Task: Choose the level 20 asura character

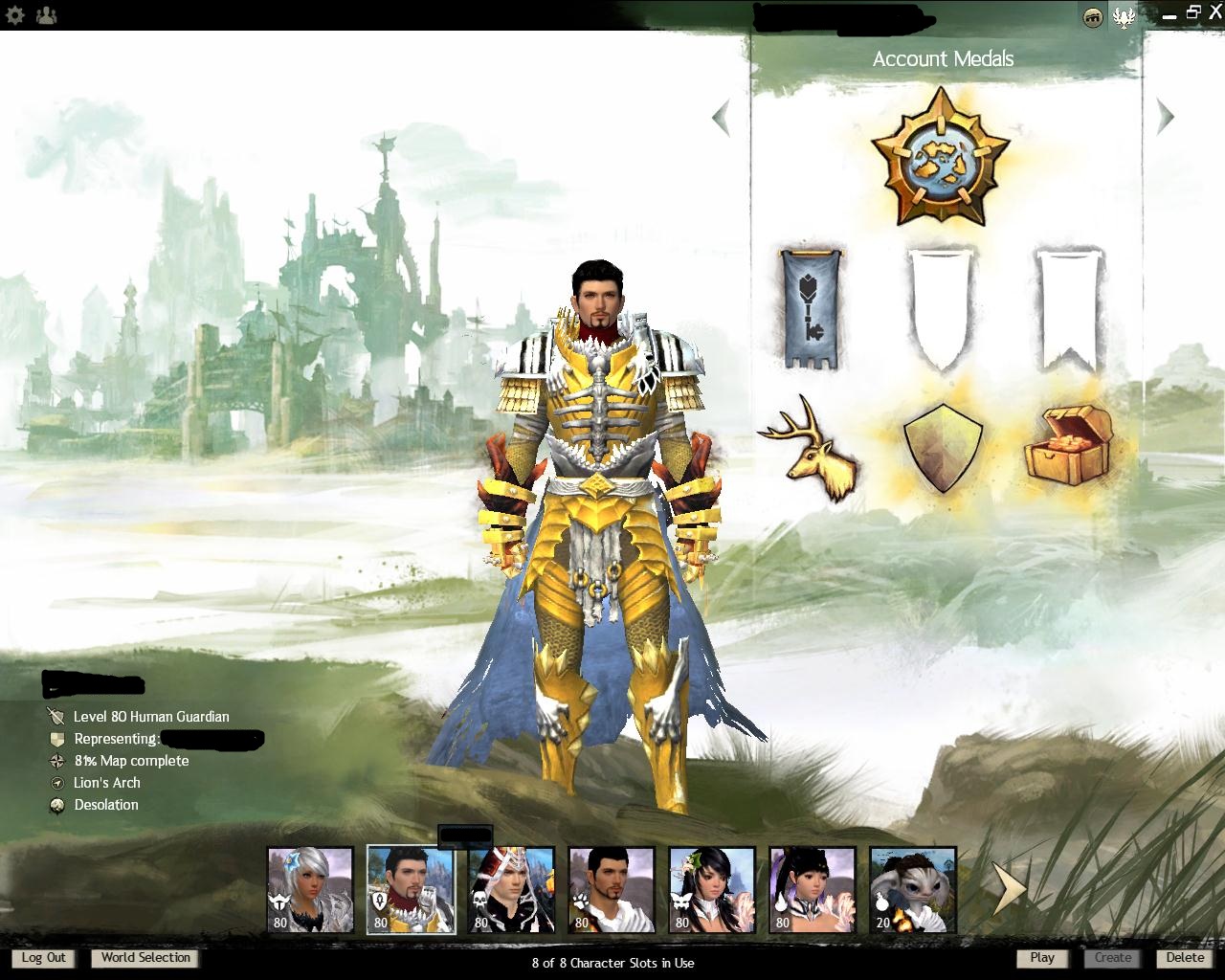Action: point(913,889)
